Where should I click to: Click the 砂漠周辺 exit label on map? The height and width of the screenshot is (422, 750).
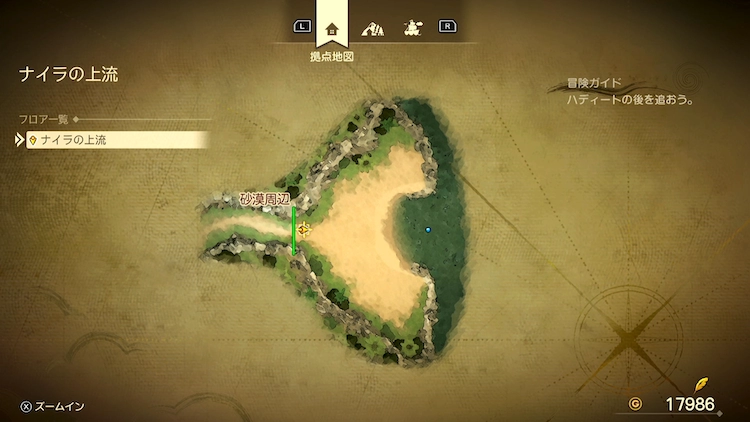click(264, 200)
